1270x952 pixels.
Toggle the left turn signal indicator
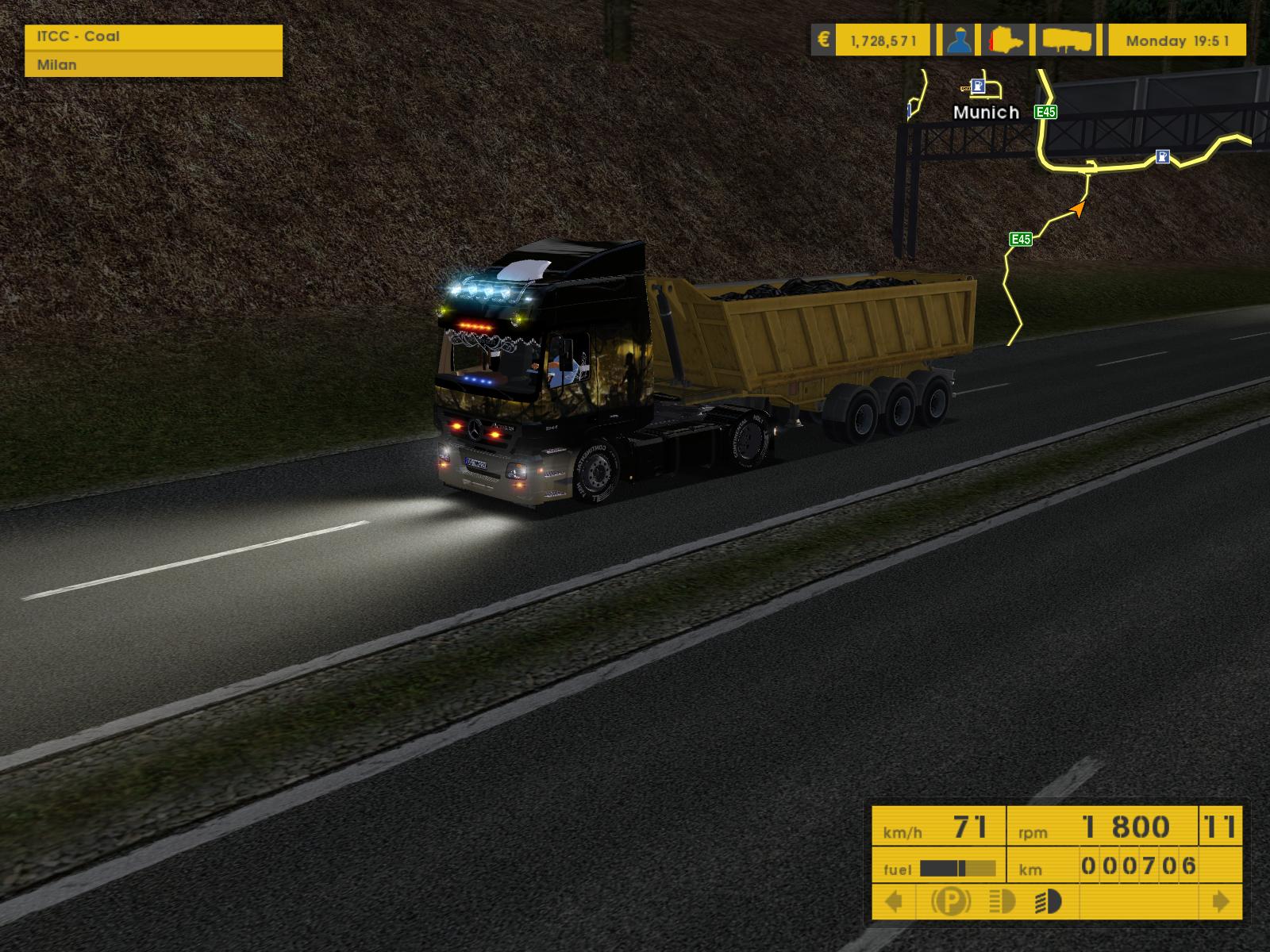894,902
